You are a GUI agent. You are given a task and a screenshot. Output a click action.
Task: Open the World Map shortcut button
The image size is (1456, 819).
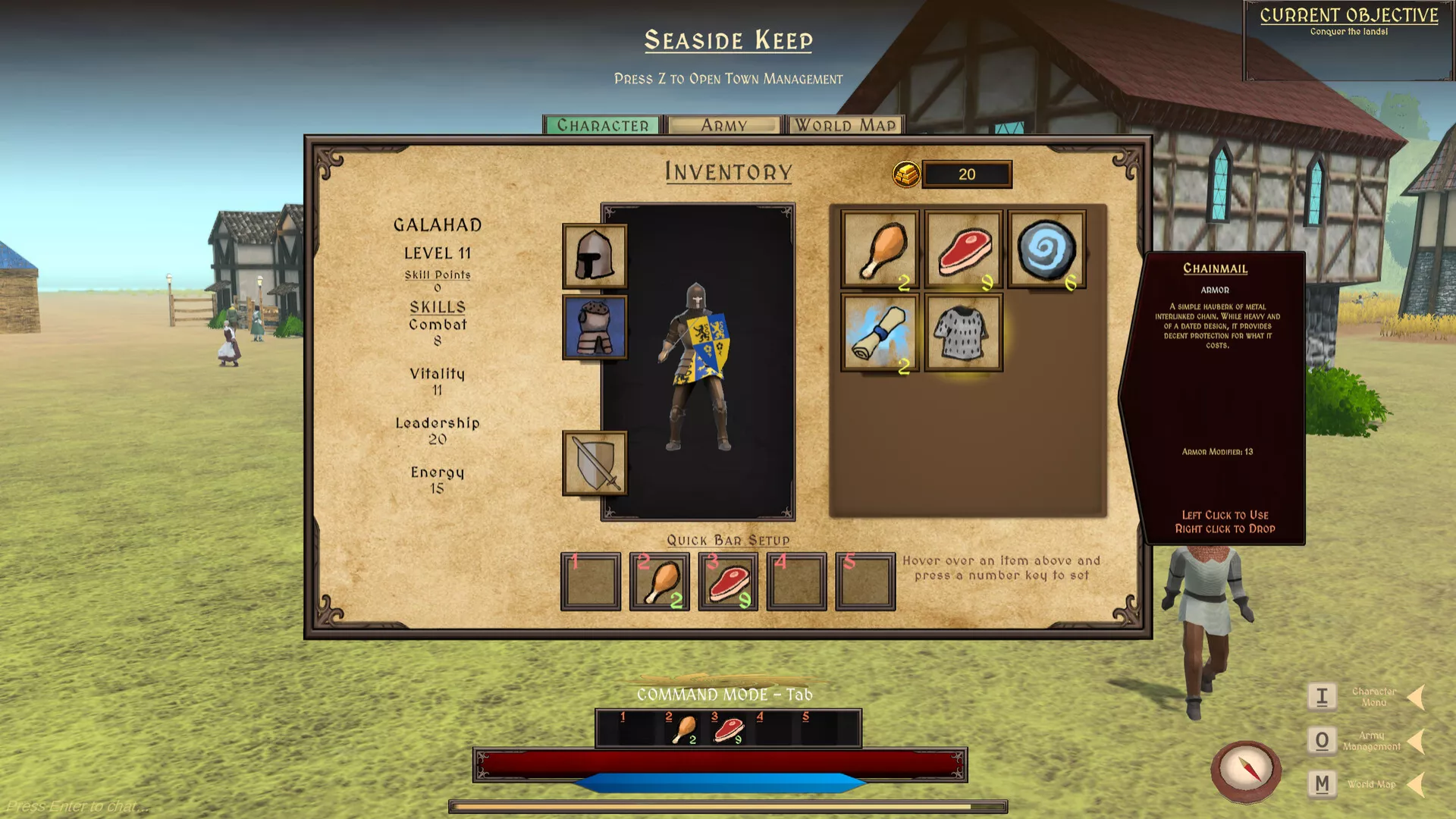(1322, 784)
